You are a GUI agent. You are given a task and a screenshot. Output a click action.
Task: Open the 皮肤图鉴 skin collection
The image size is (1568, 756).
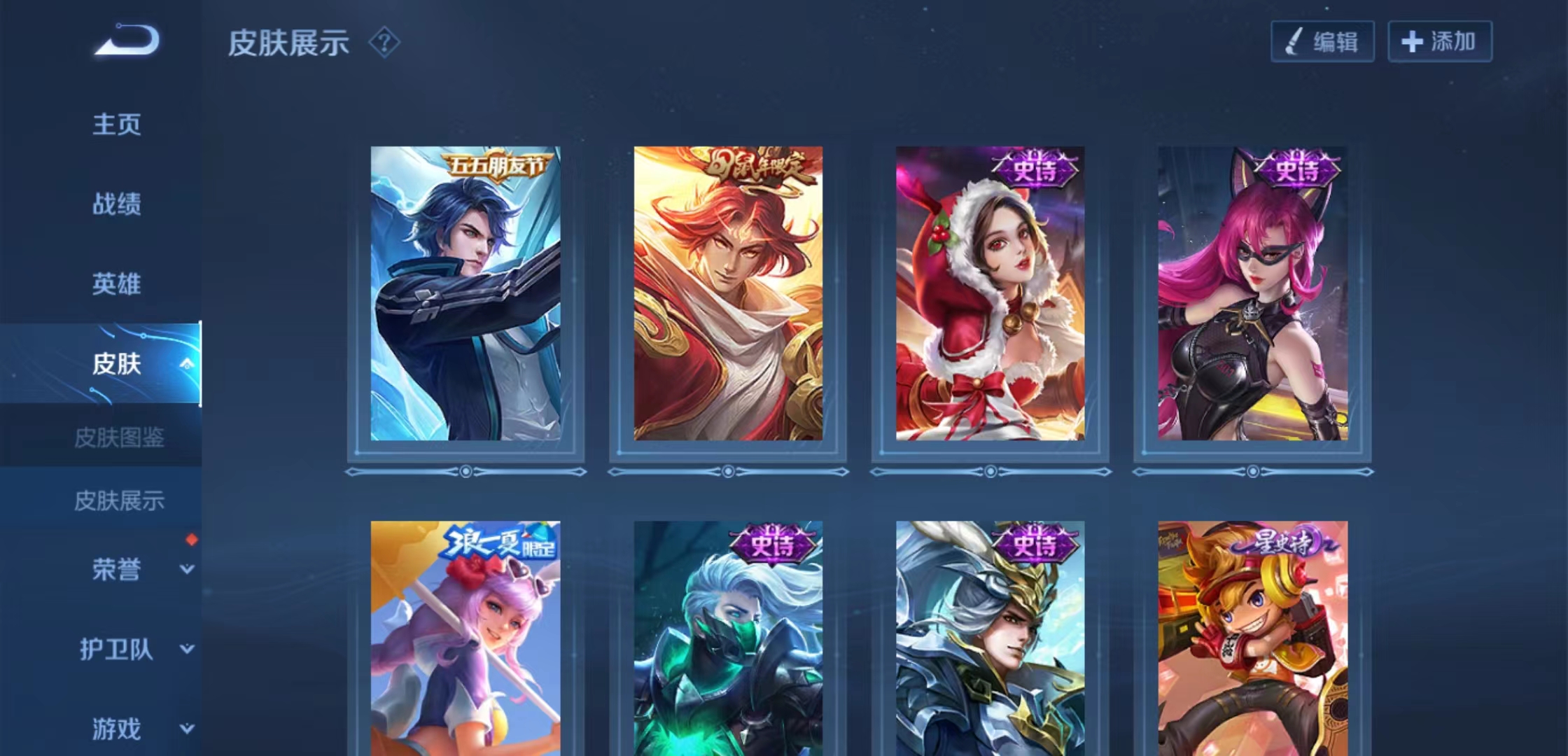pos(119,438)
